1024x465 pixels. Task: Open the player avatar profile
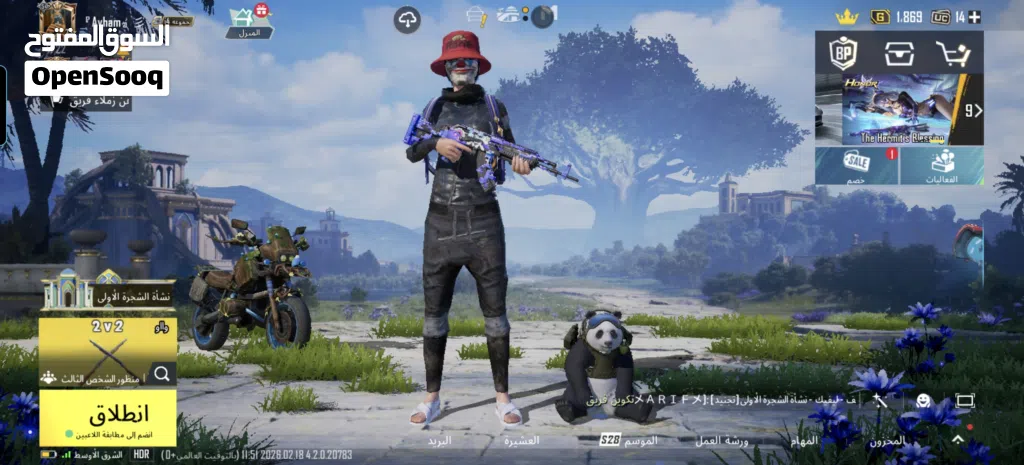click(57, 18)
